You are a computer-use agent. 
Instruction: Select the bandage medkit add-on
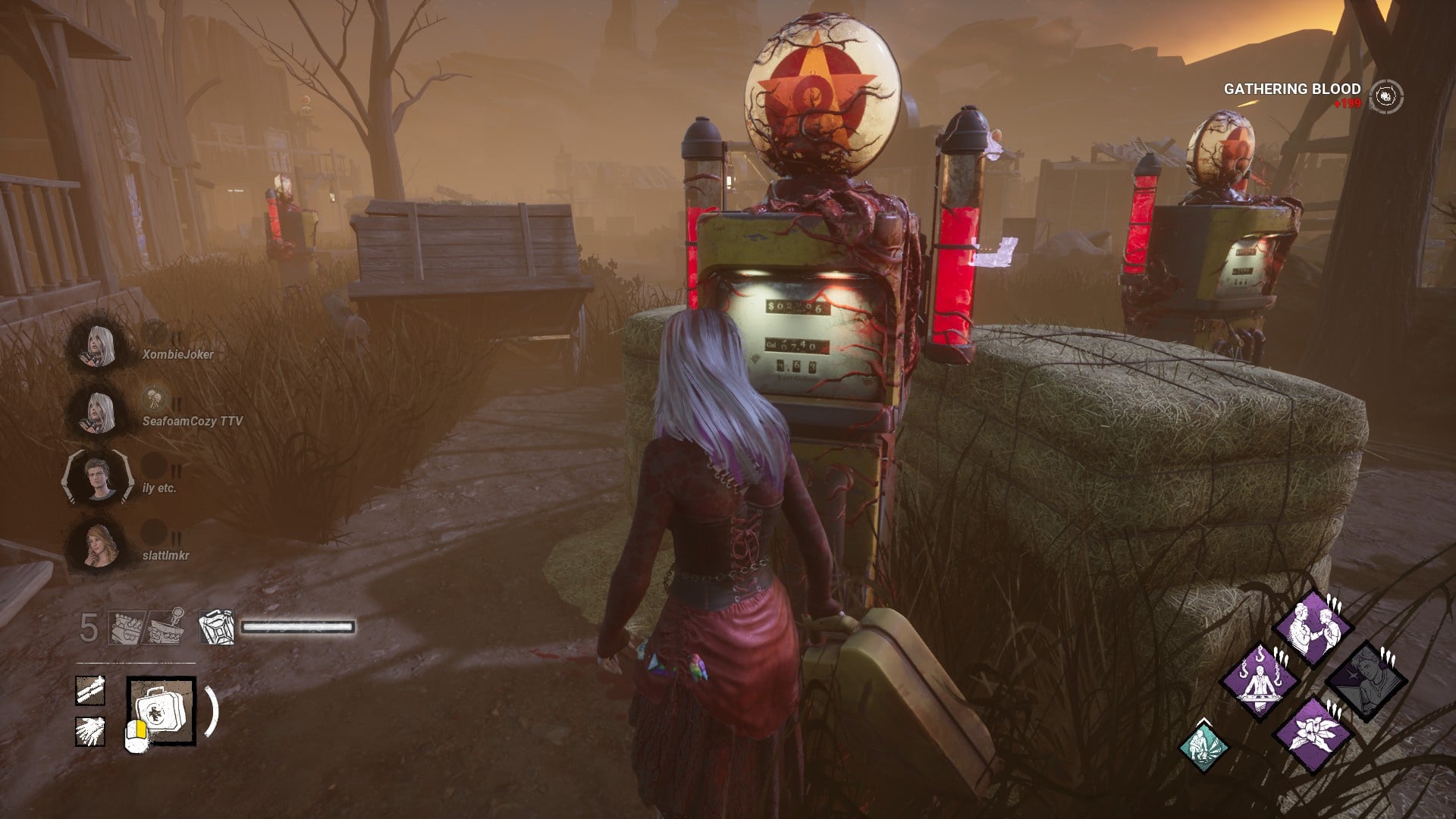click(90, 691)
